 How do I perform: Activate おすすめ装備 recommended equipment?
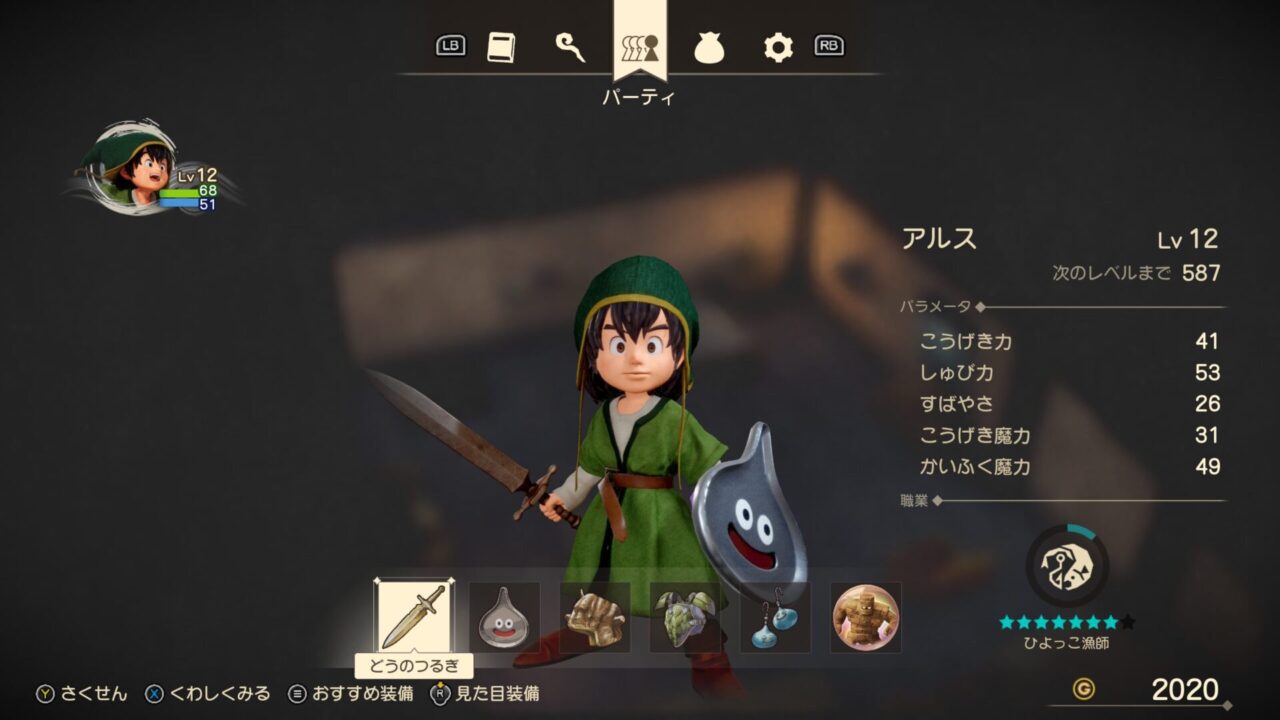pos(350,694)
